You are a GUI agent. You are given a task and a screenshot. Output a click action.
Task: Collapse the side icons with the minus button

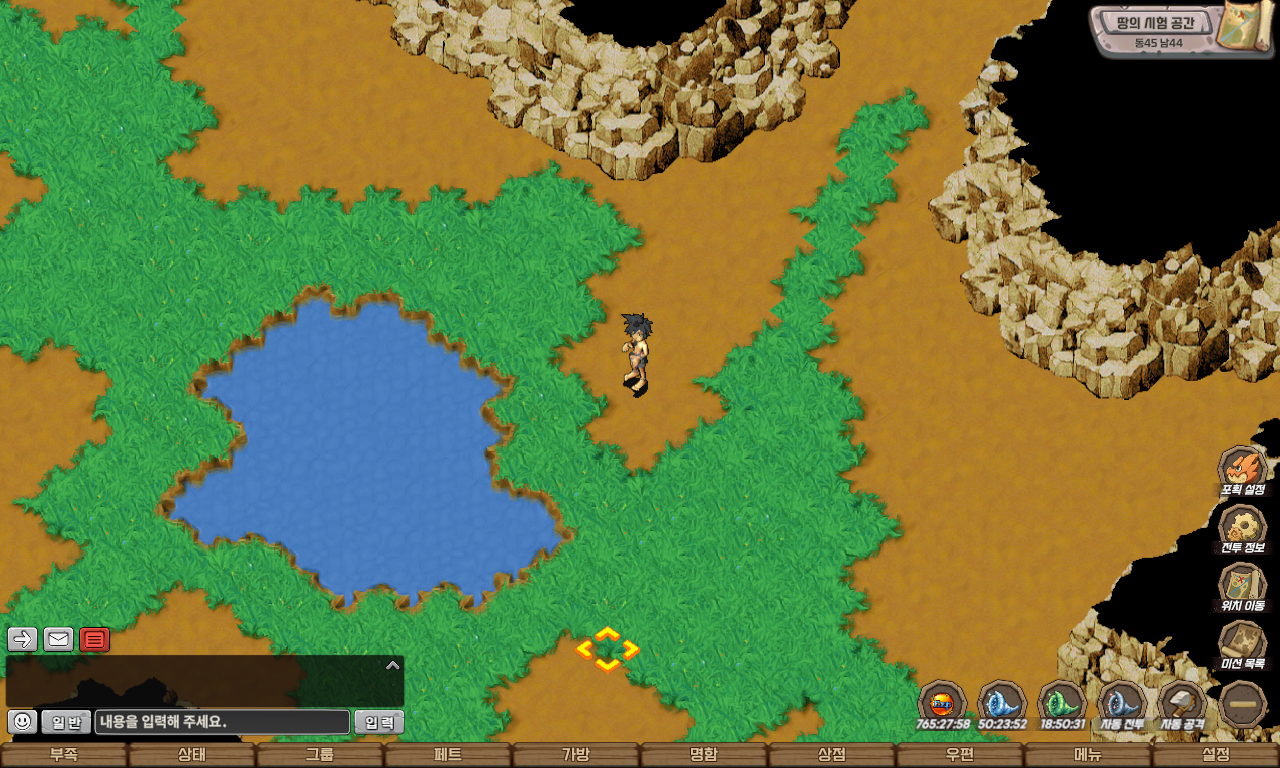pyautogui.click(x=1243, y=704)
